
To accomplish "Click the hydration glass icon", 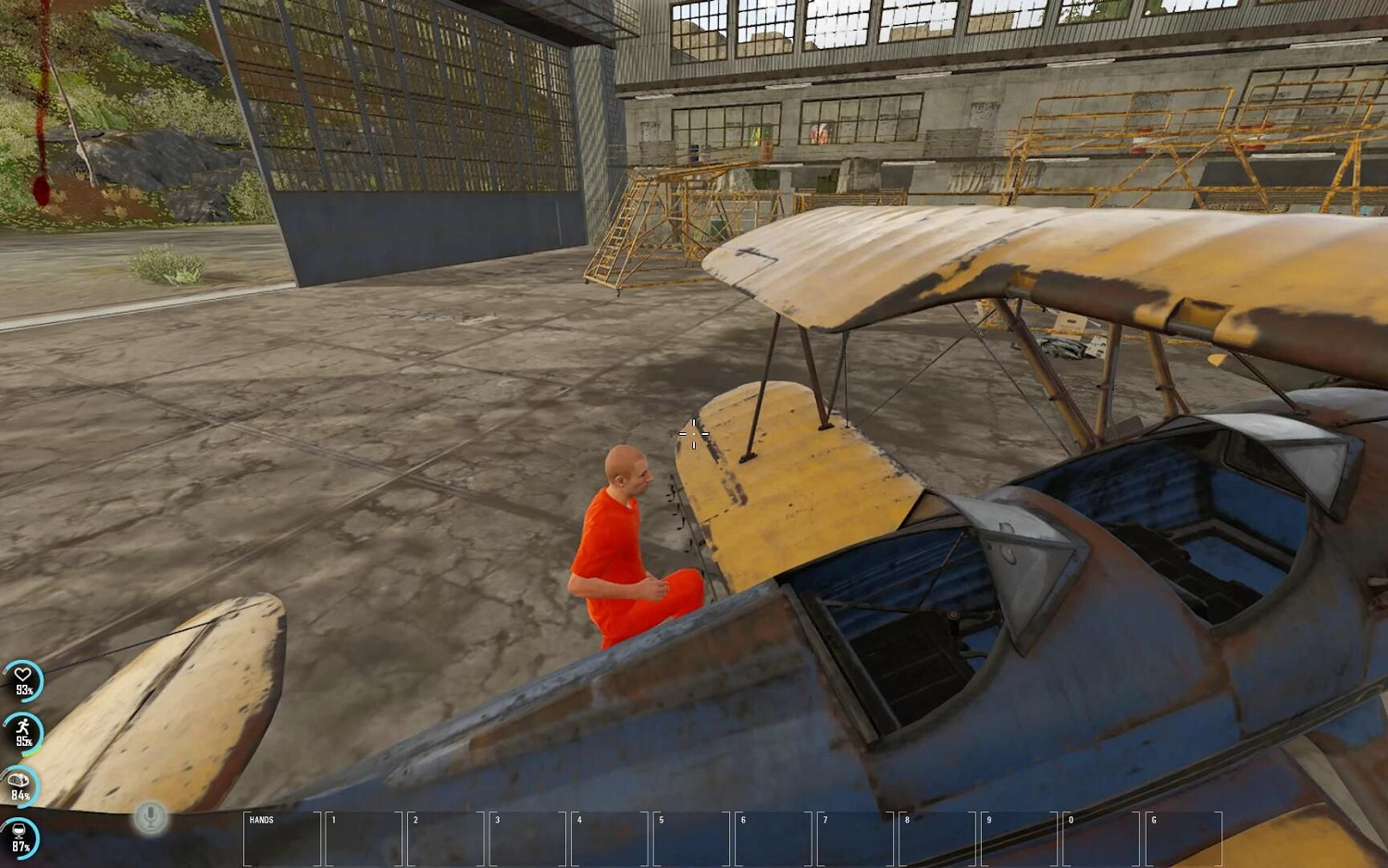I will point(21,831).
